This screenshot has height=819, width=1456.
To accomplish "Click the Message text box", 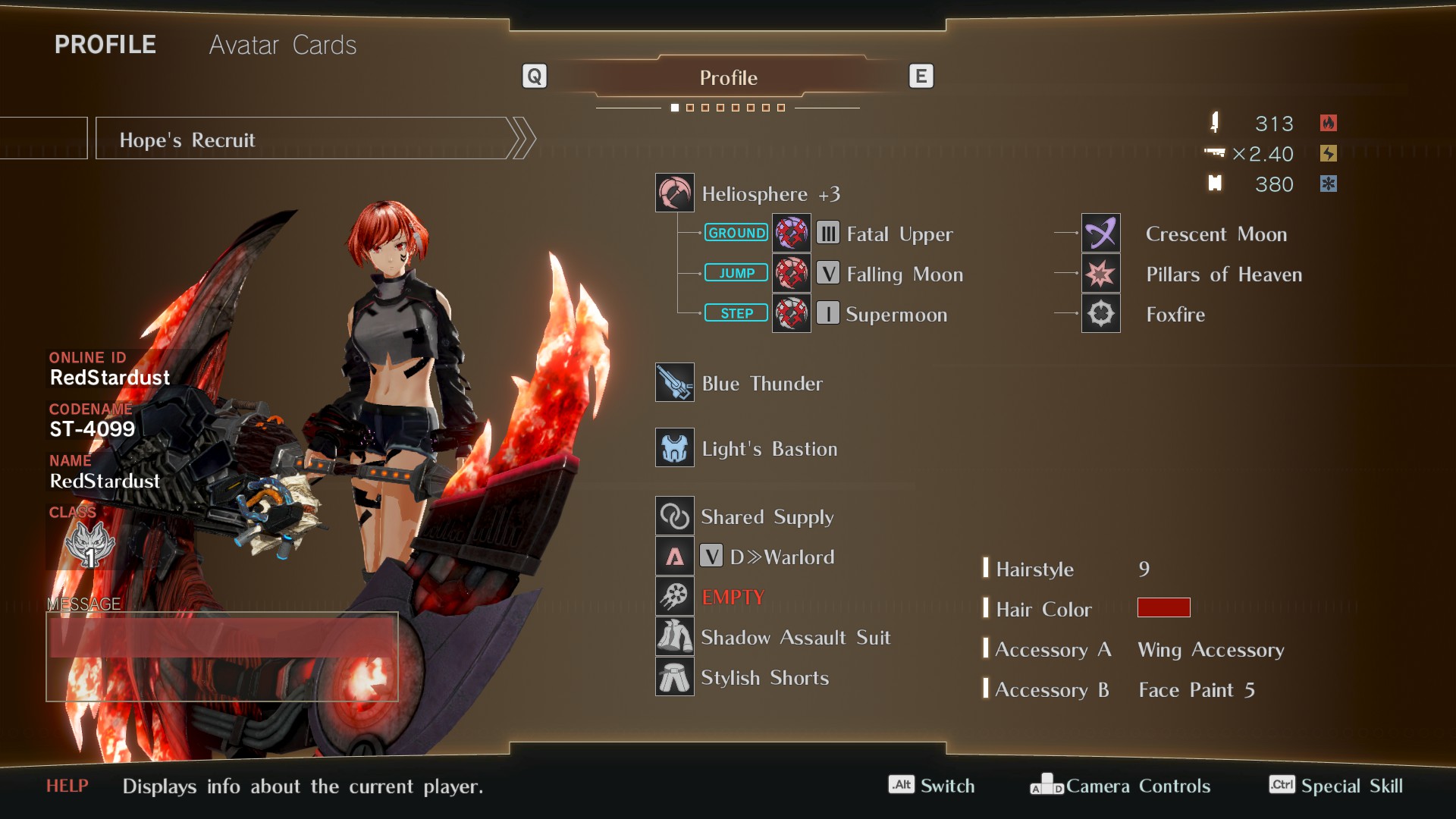I will [x=223, y=657].
